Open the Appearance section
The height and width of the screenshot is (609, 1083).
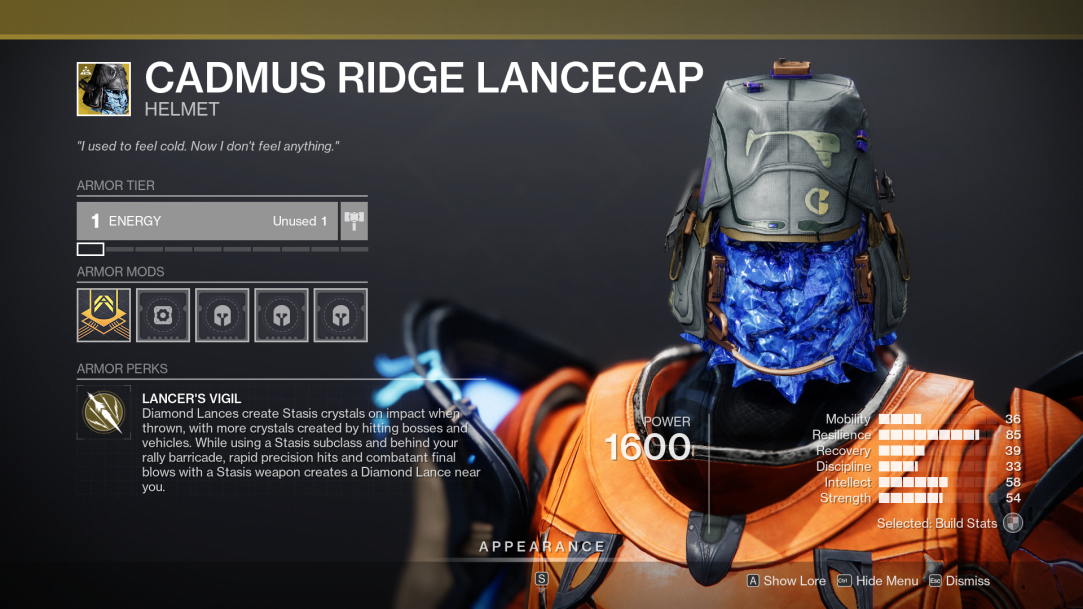tap(542, 547)
